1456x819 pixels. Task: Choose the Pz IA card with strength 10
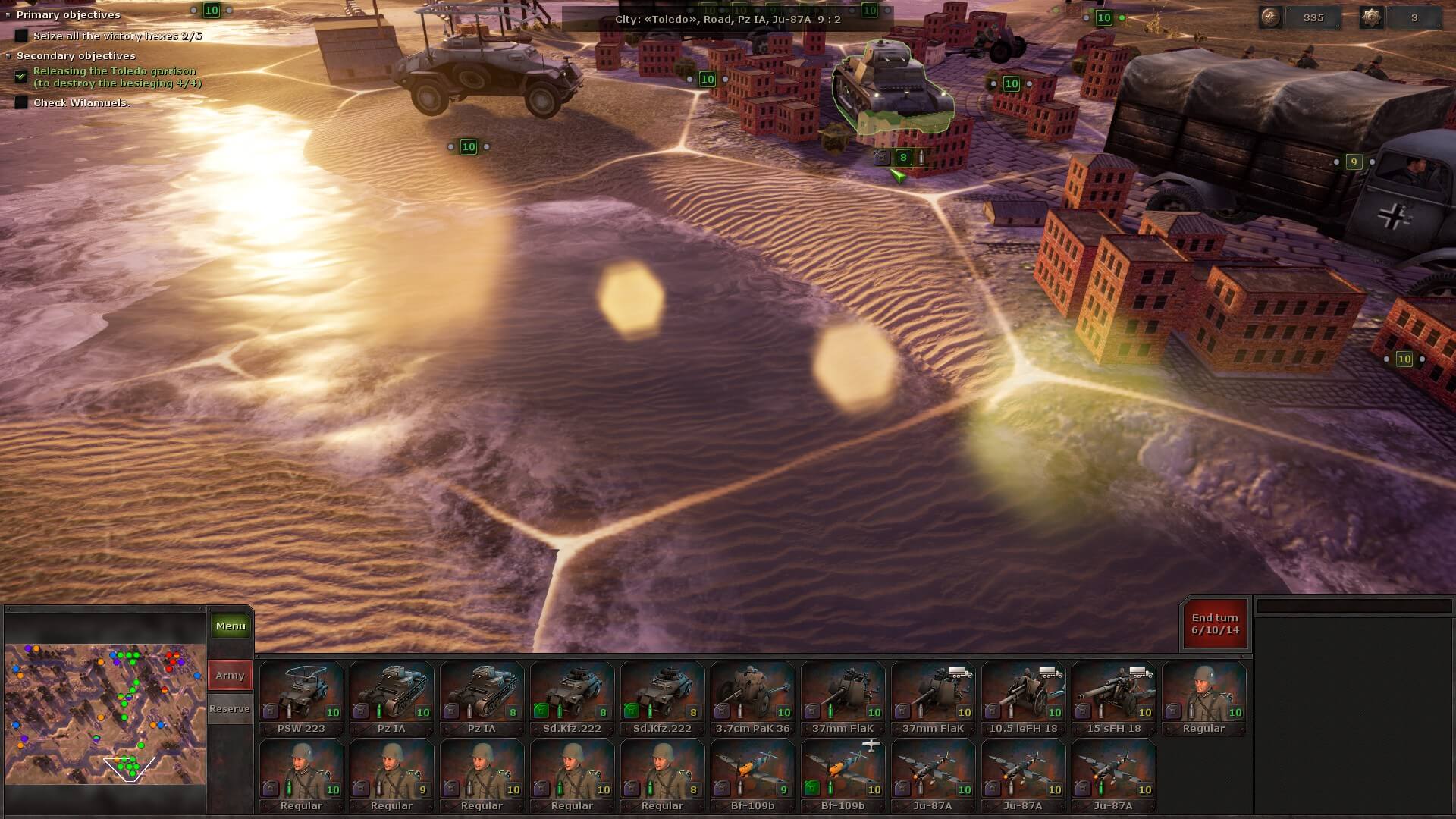click(x=391, y=698)
